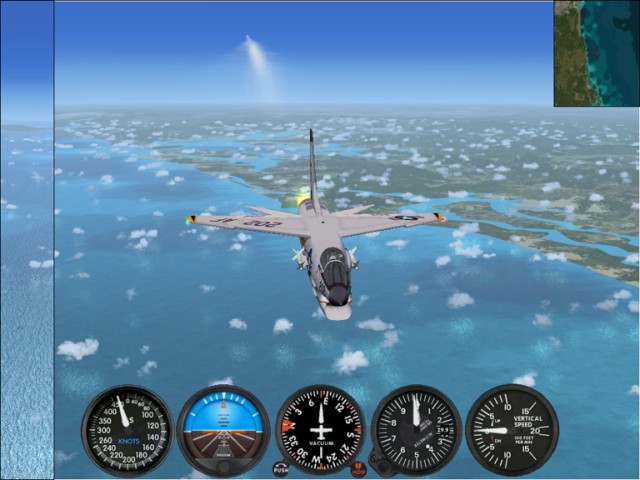Adjust the red HDG heading bug knob
Image resolution: width=640 pixels, height=480 pixels.
[358, 468]
